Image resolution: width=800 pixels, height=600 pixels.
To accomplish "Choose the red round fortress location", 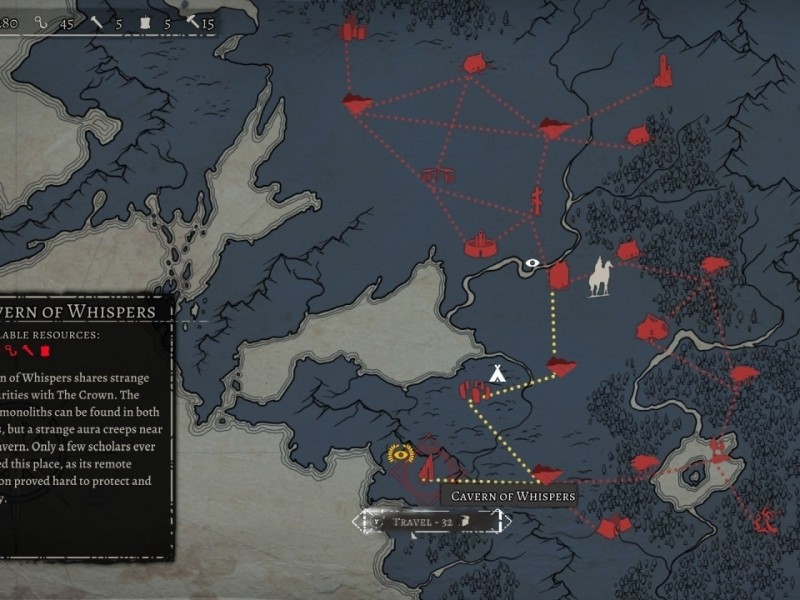I will point(481,244).
